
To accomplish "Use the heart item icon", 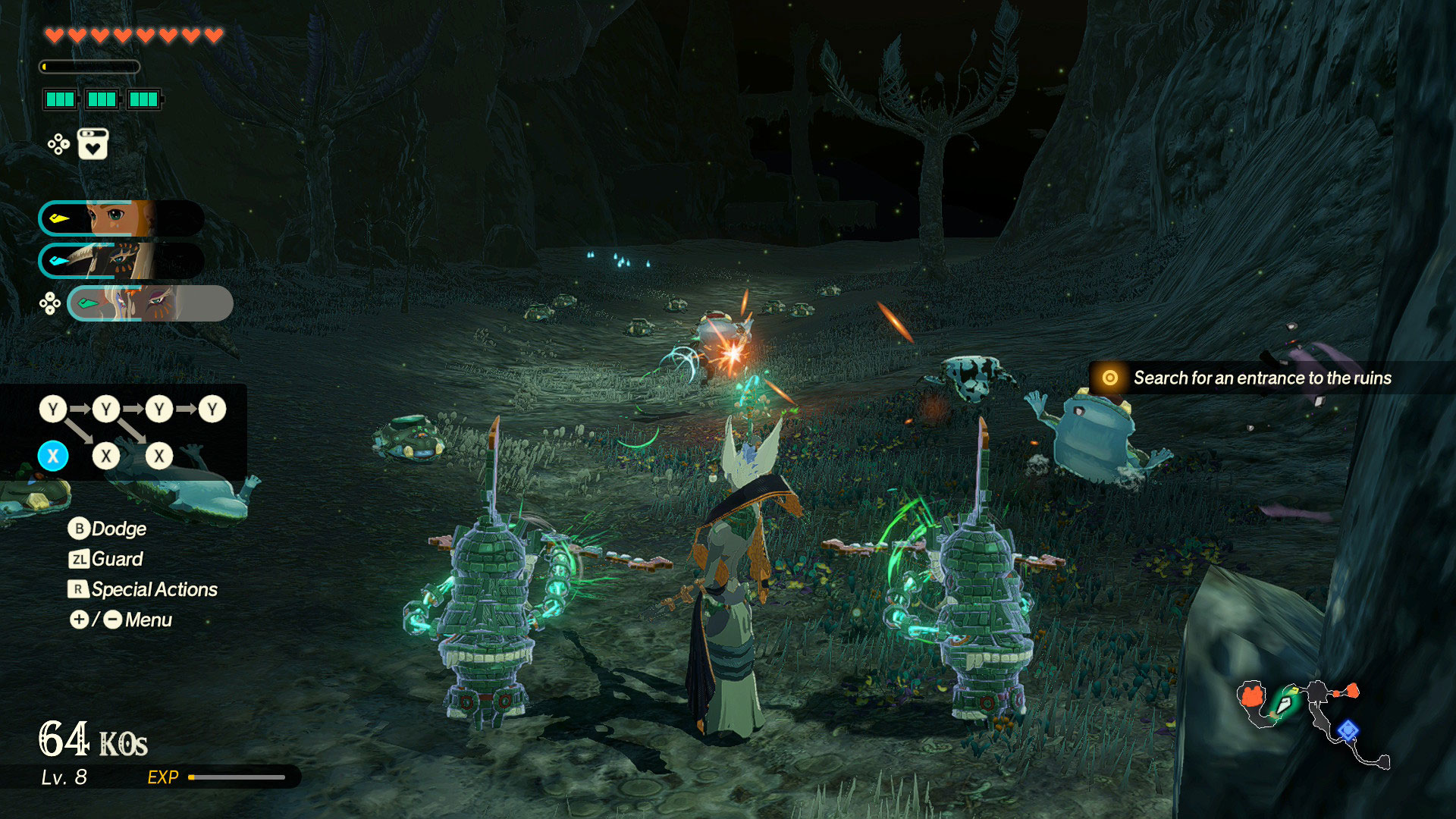I will [x=93, y=144].
